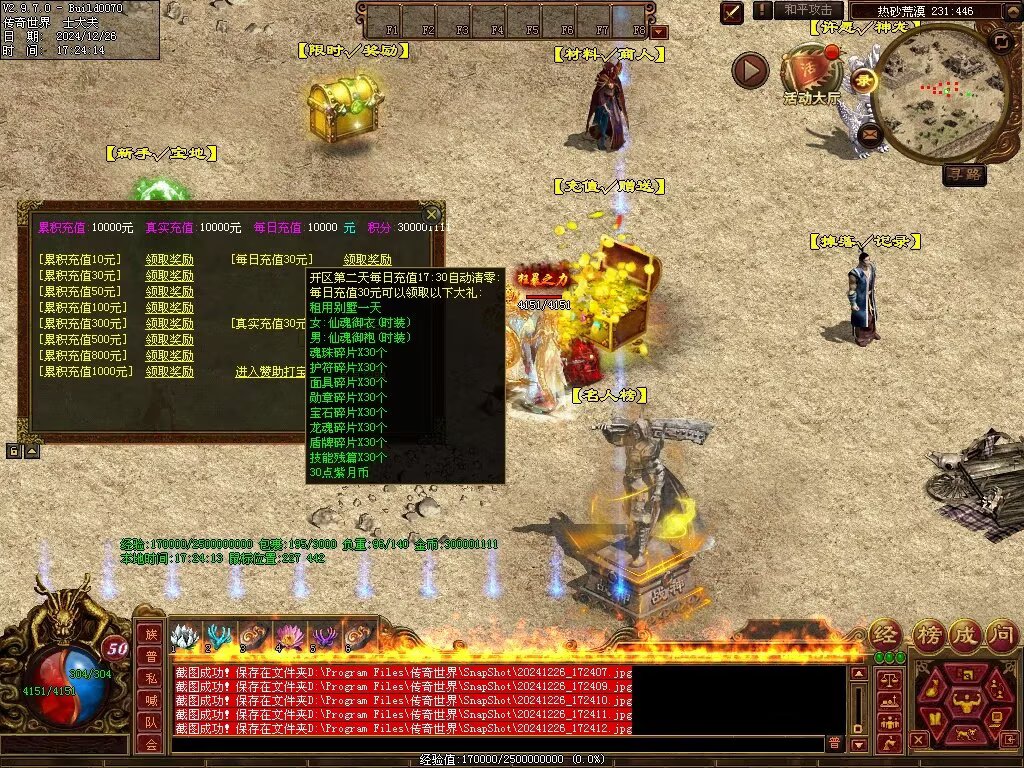Click the circular play arrow button
The width and height of the screenshot is (1024, 768).
coord(750,70)
